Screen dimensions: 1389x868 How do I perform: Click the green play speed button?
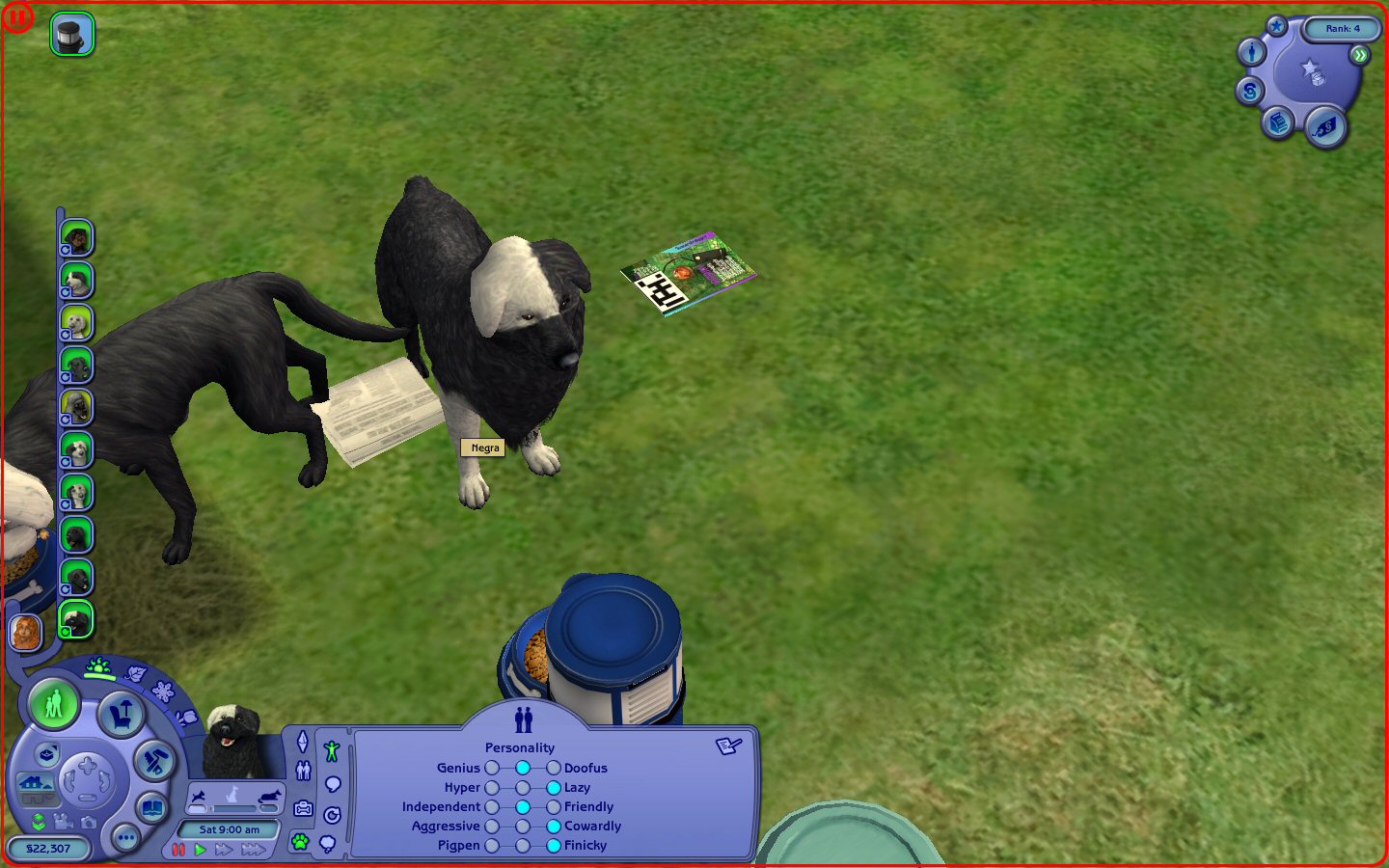click(x=201, y=850)
